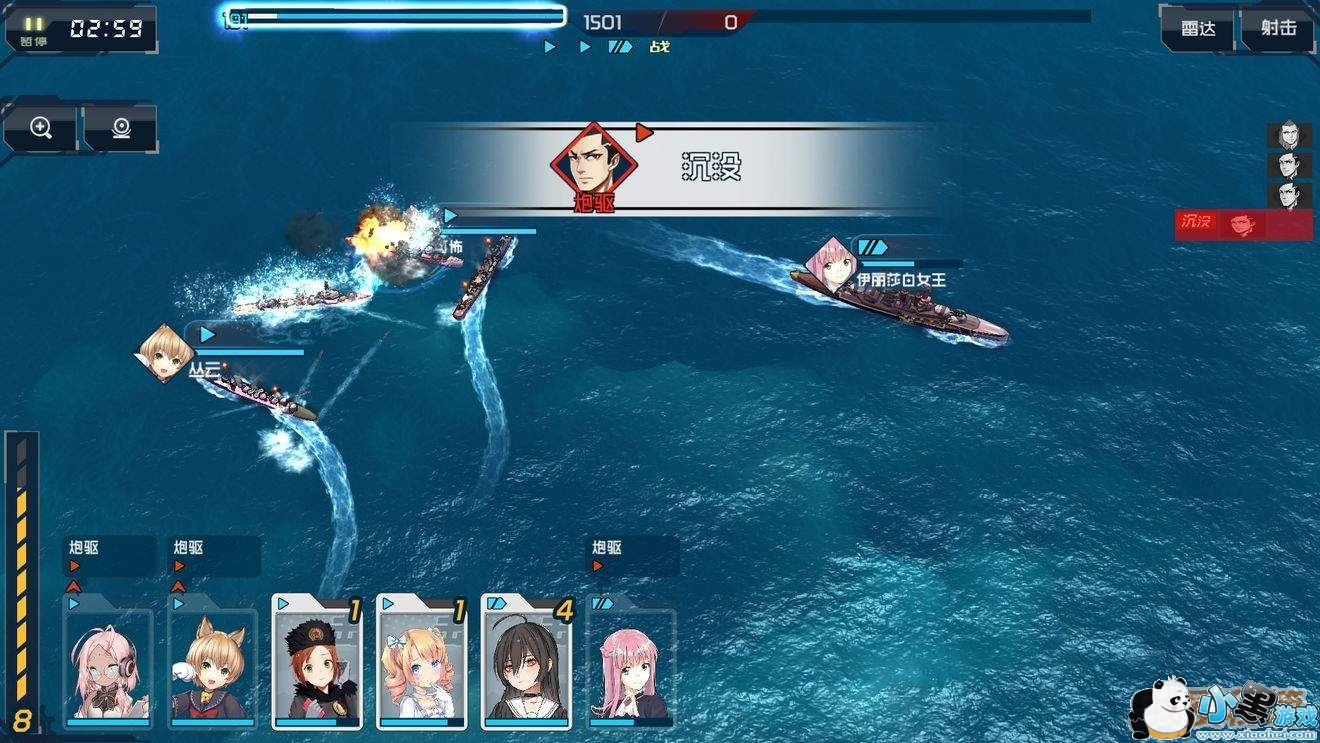The image size is (1320, 743).
Task: Pause the battle
Action: tap(35, 29)
